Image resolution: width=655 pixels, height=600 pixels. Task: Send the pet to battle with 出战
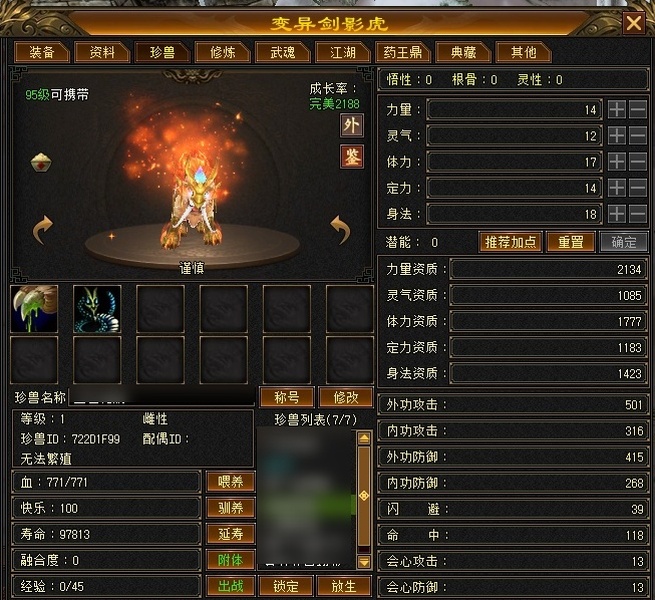230,586
